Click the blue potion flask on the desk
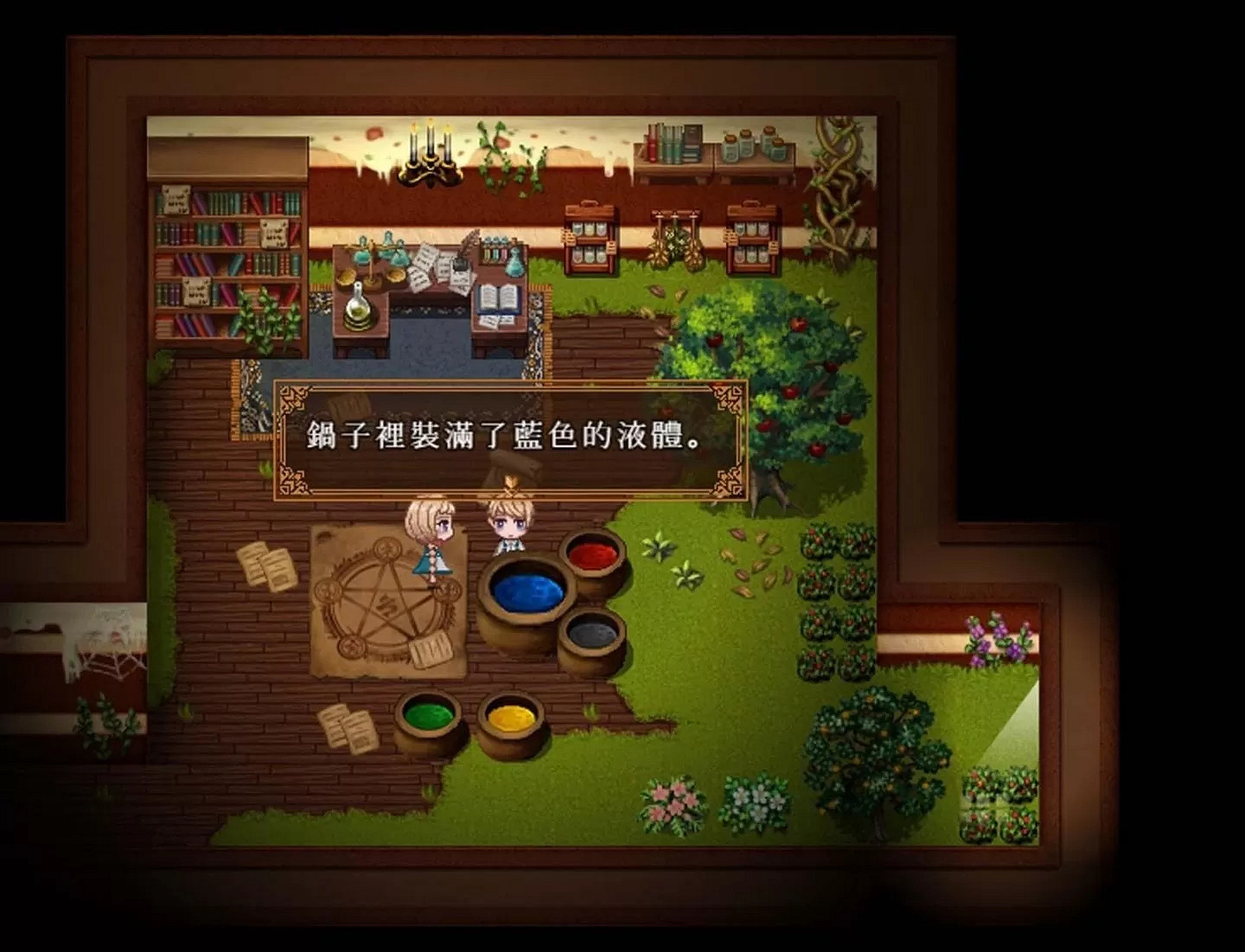The height and width of the screenshot is (952, 1245). click(x=514, y=259)
